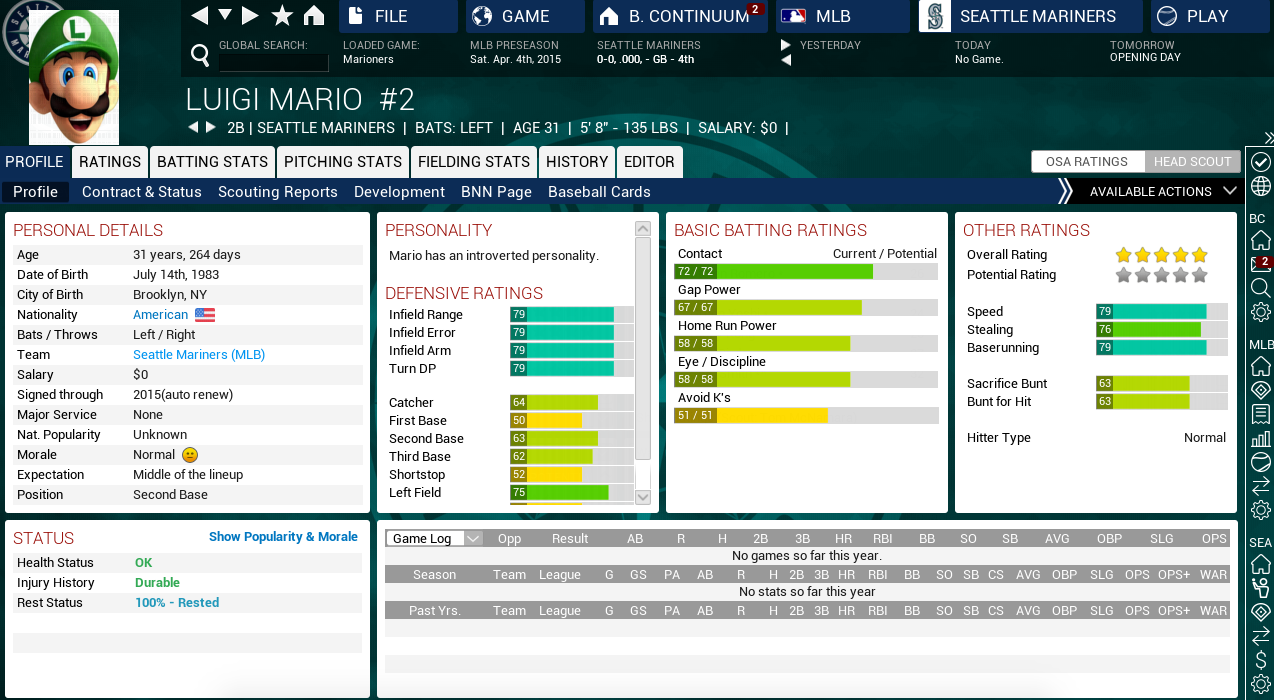Open the Game Log dropdown

click(434, 538)
